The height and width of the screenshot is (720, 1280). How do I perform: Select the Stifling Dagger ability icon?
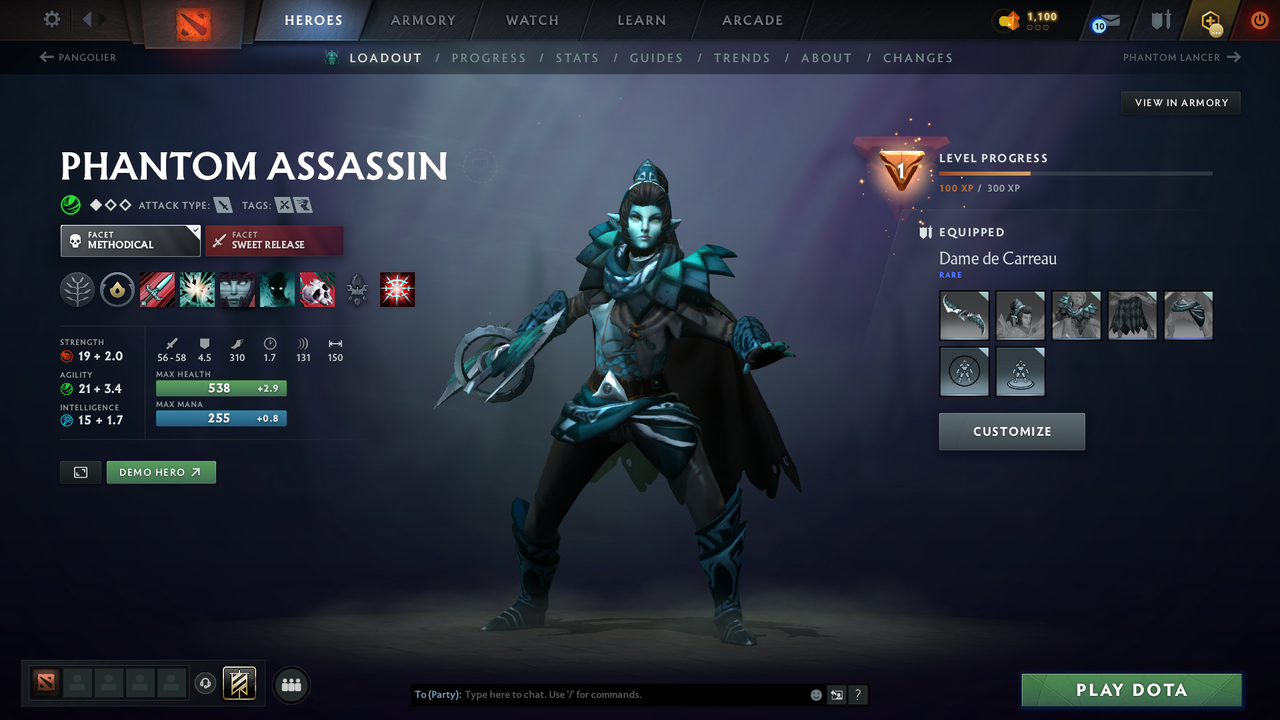click(157, 290)
